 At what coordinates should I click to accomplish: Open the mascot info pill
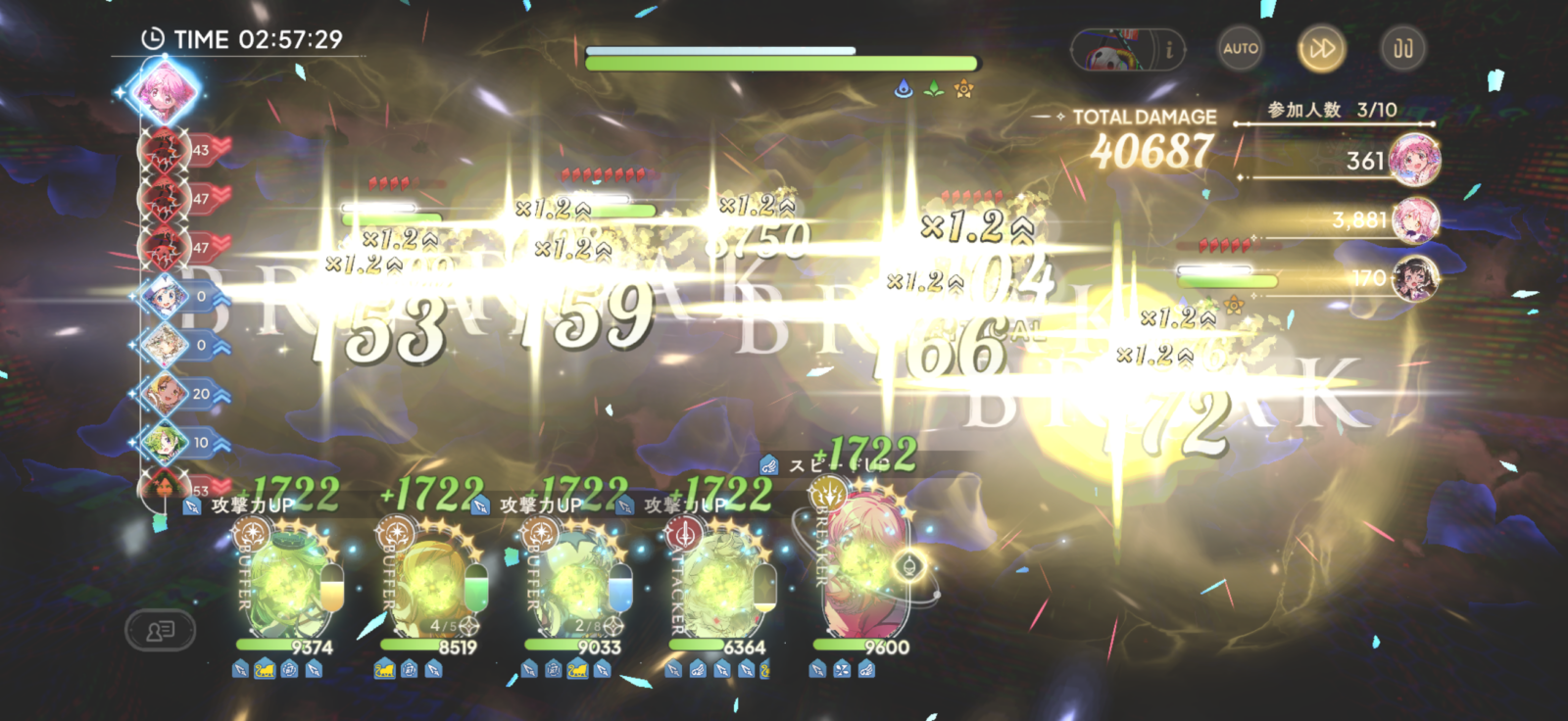[x=1129, y=49]
